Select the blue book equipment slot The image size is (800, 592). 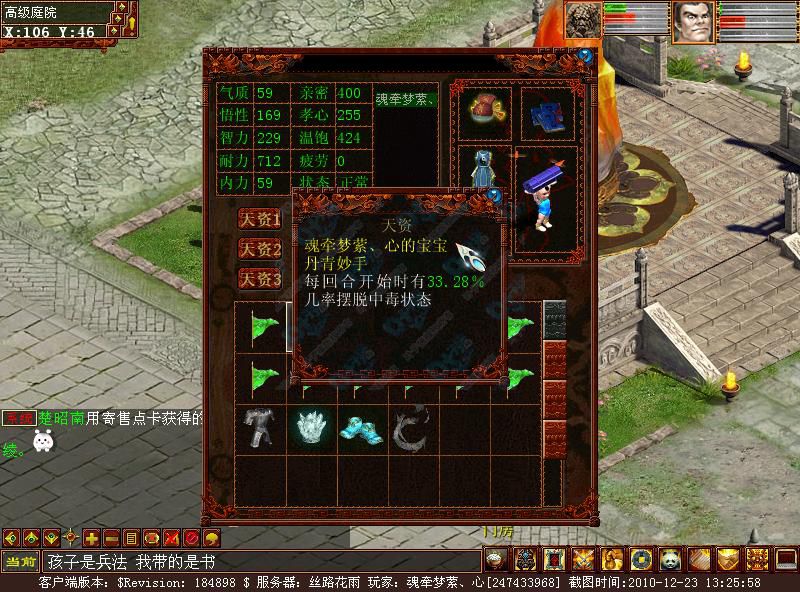[x=545, y=113]
